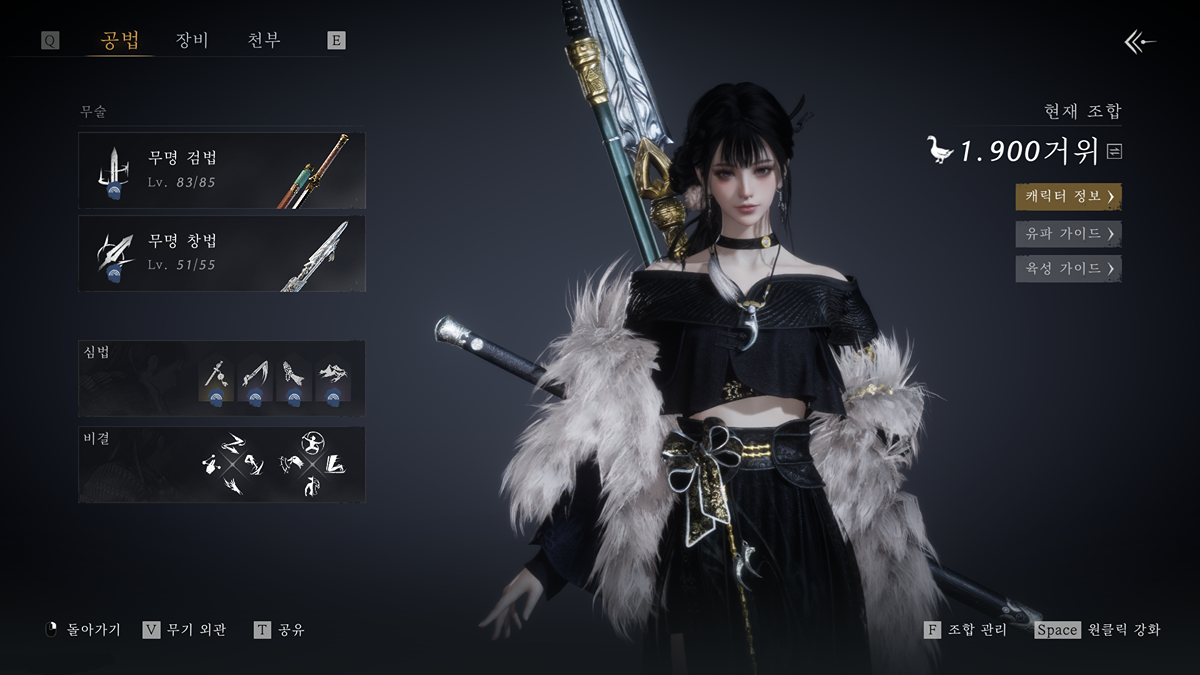The image size is (1200, 675).
Task: Open the 장비 tab
Action: pyautogui.click(x=191, y=41)
